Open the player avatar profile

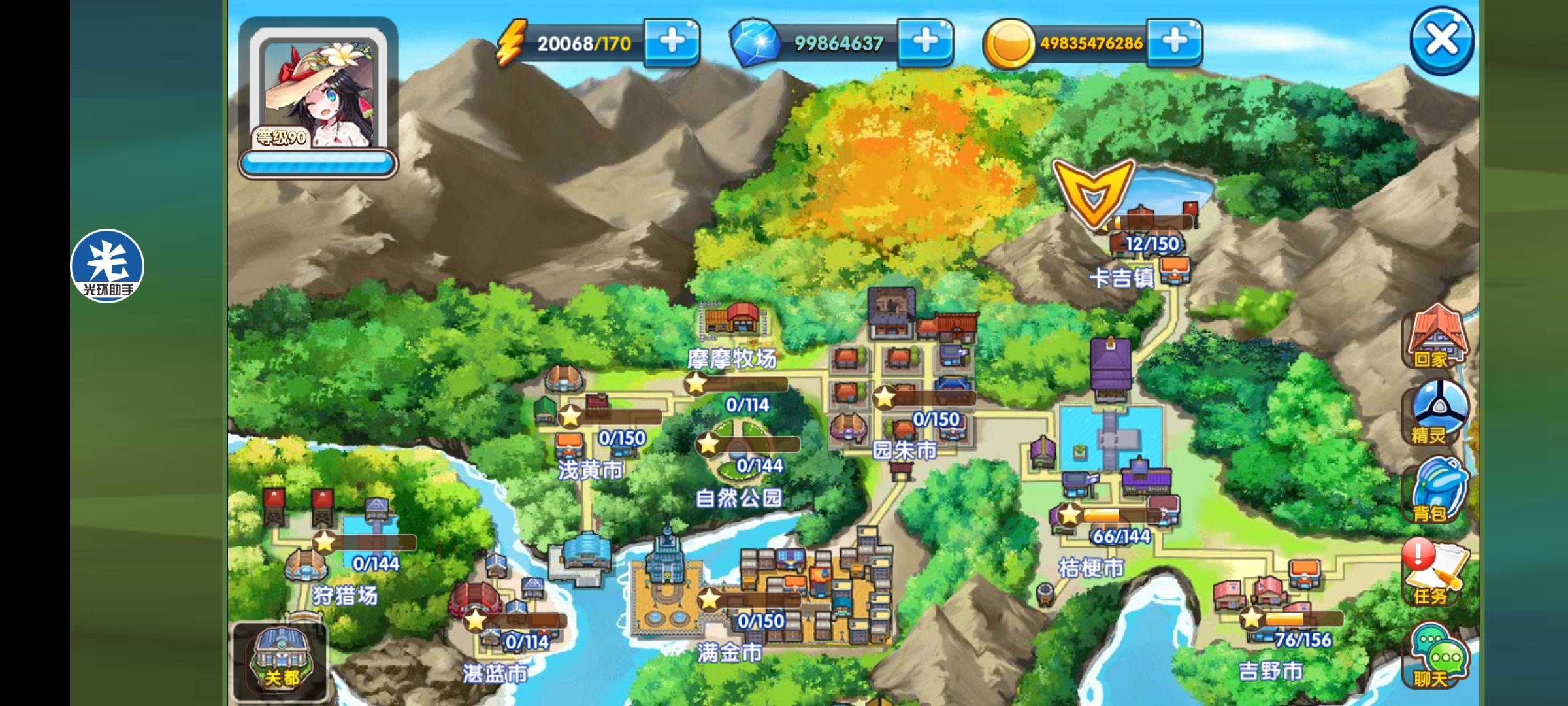(x=318, y=96)
